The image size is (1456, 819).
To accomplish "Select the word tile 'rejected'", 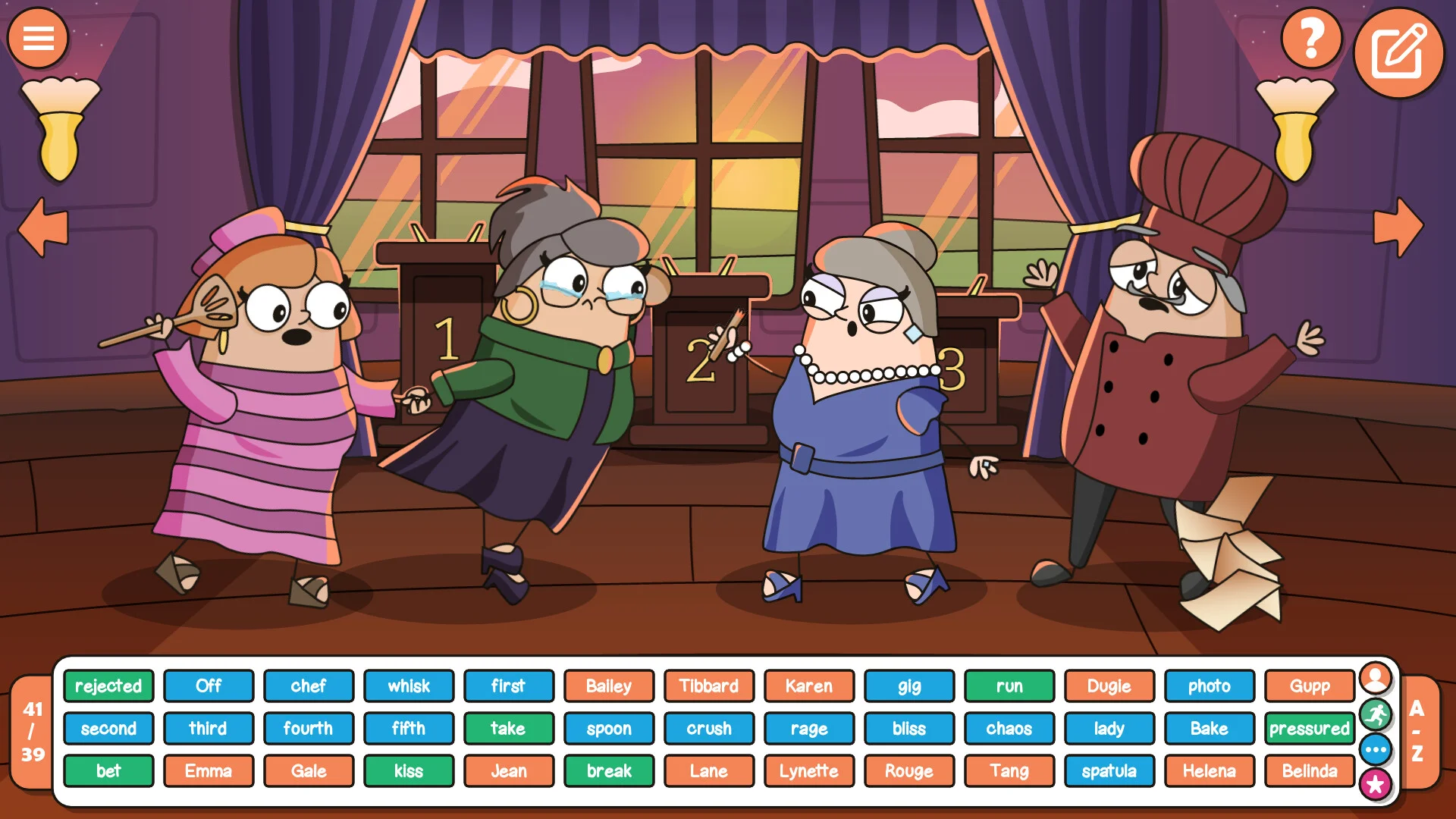I will [x=108, y=686].
